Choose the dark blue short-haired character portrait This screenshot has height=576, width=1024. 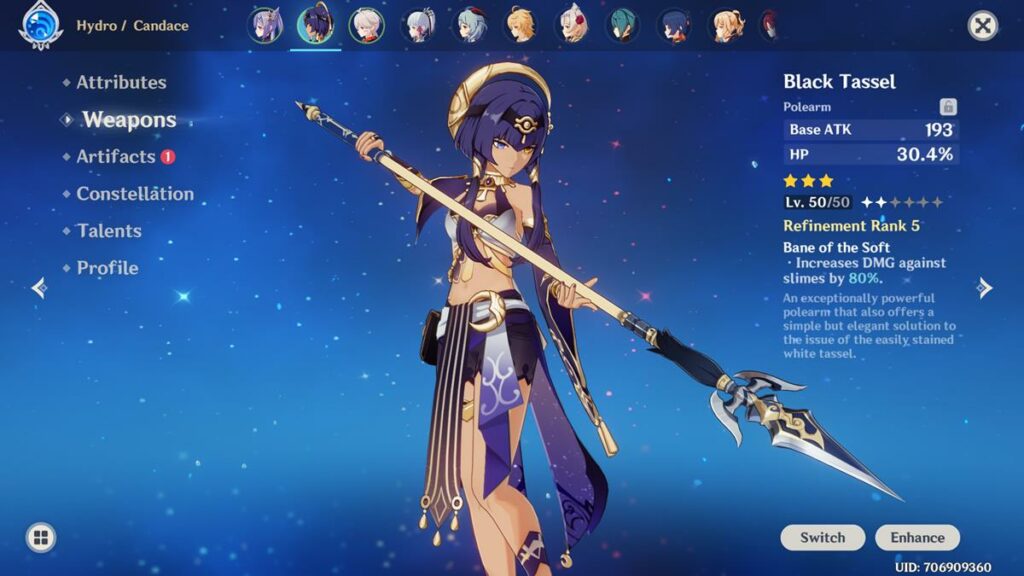tap(674, 26)
